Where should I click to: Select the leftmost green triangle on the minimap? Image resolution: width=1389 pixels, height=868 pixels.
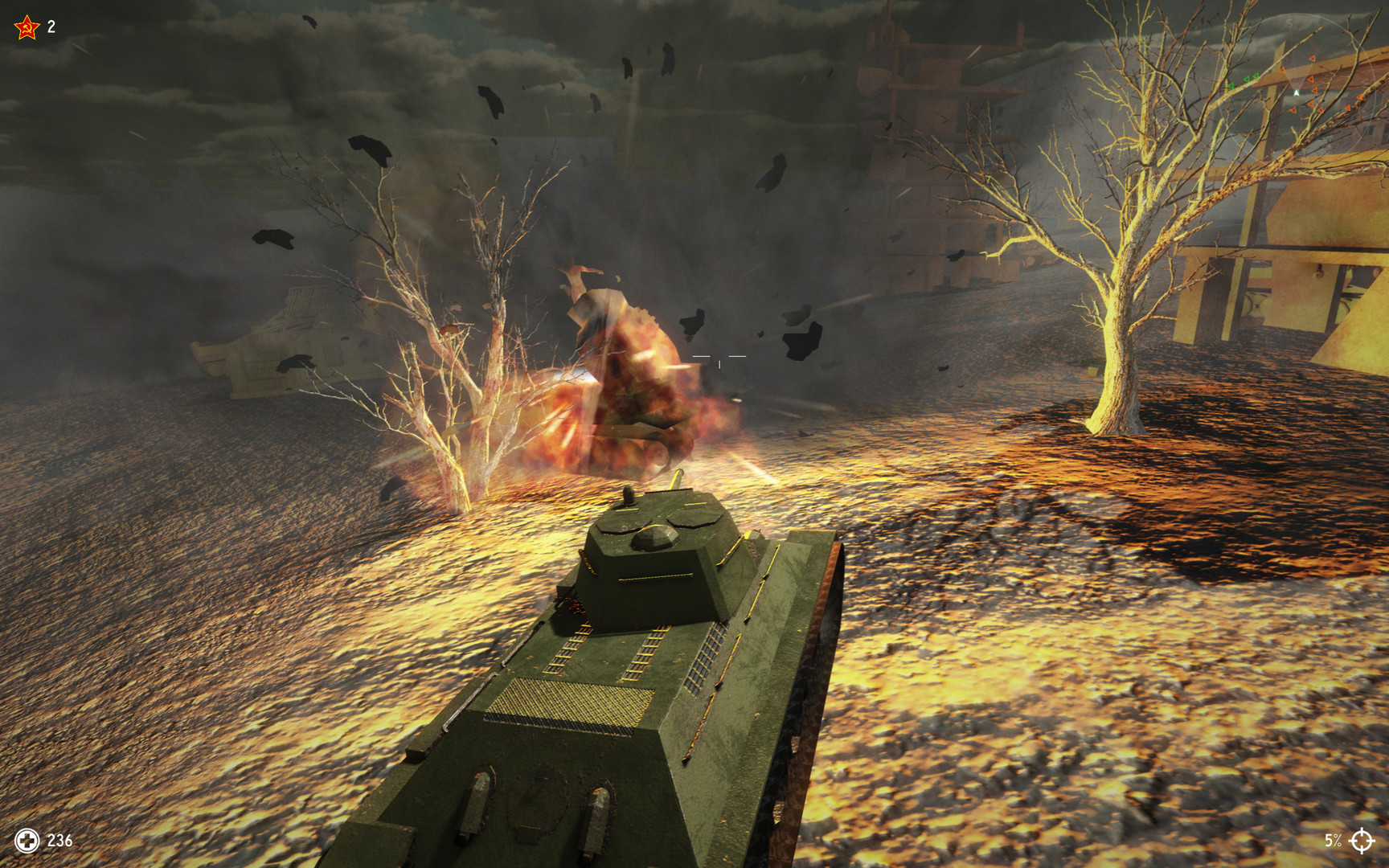click(x=1231, y=86)
